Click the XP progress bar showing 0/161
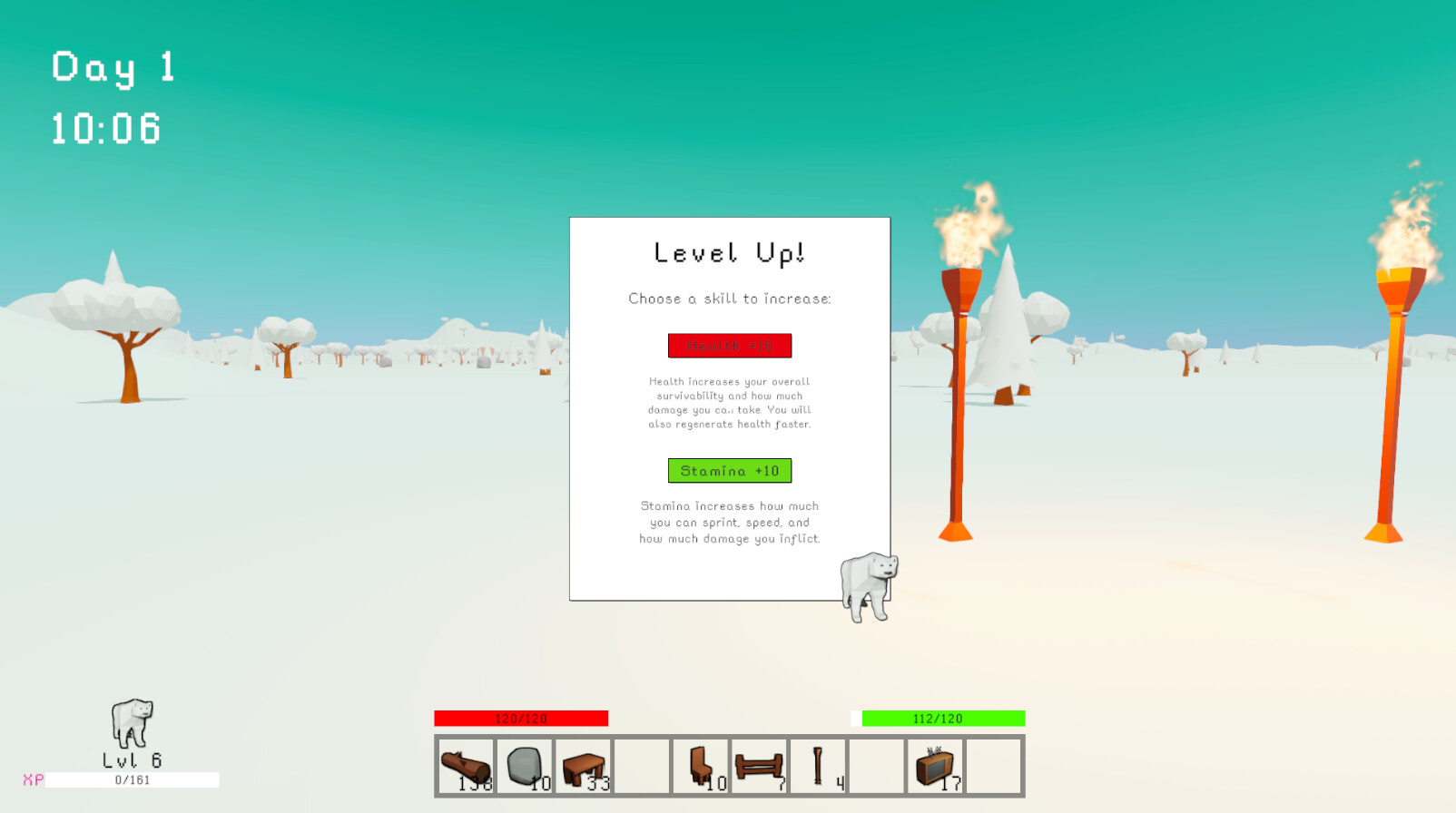 (x=132, y=779)
